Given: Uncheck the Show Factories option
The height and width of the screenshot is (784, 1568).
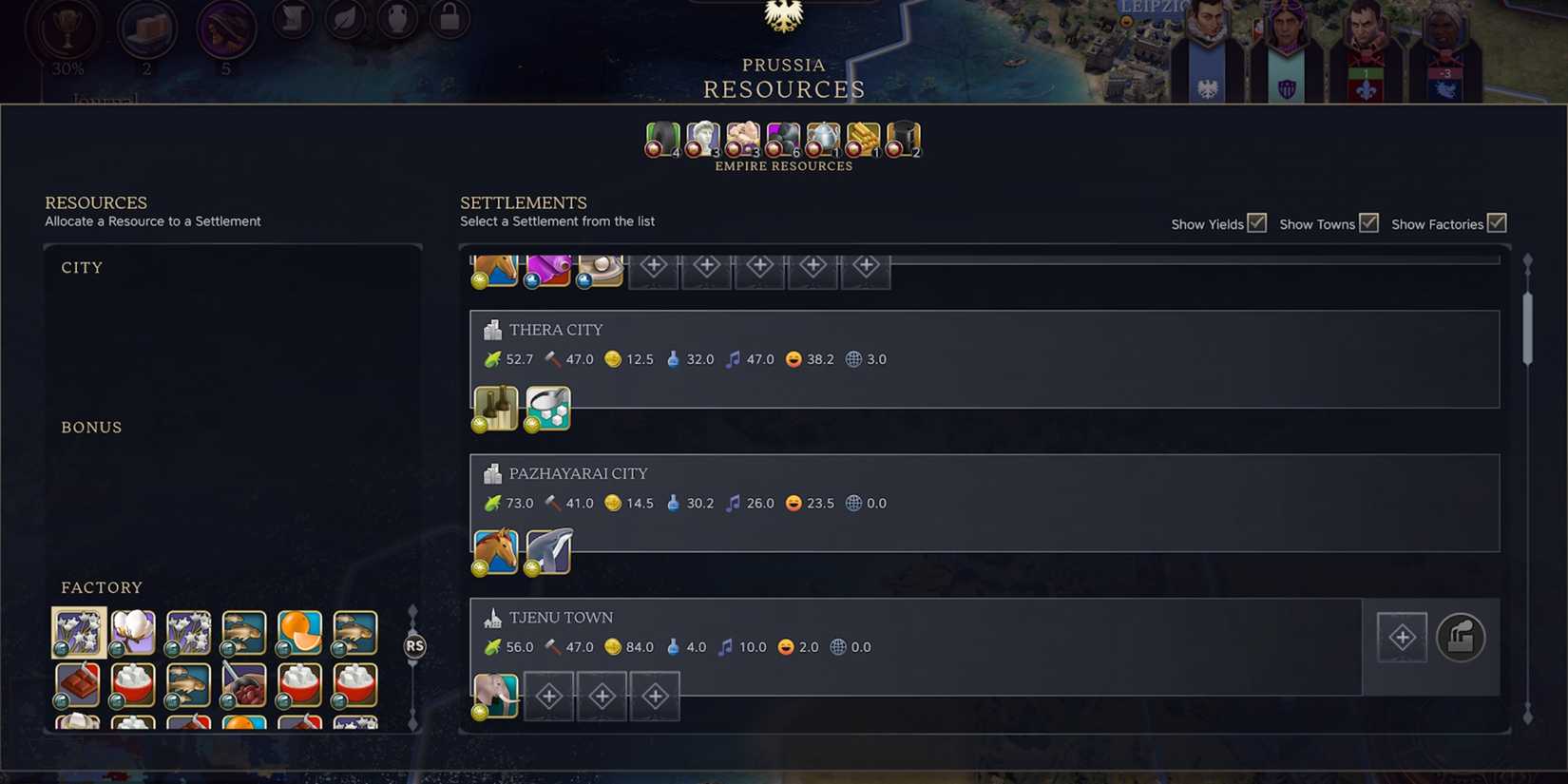Looking at the screenshot, I should (1497, 221).
